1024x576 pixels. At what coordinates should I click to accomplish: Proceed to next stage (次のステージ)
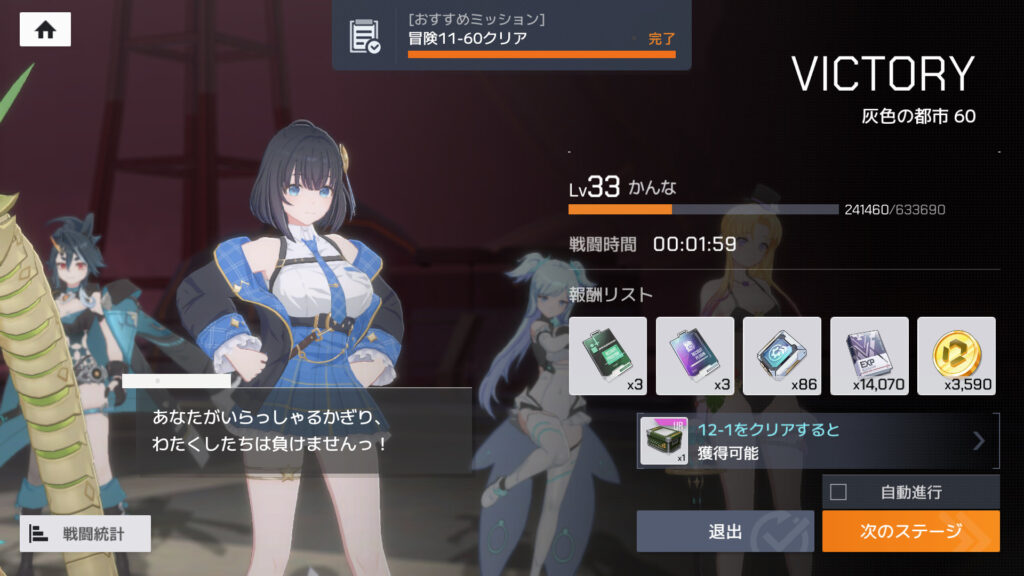[910, 531]
